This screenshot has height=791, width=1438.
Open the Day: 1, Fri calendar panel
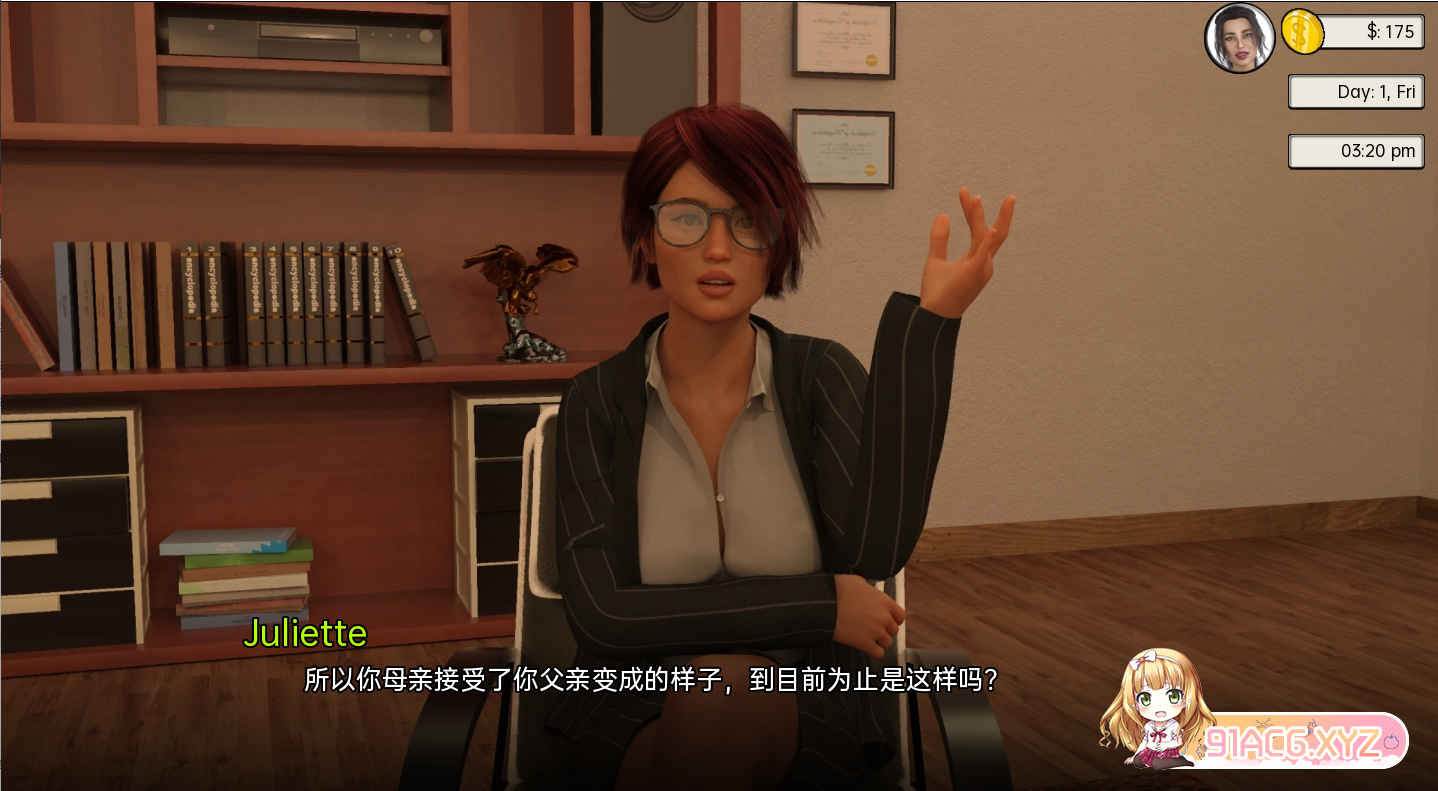coord(1356,91)
